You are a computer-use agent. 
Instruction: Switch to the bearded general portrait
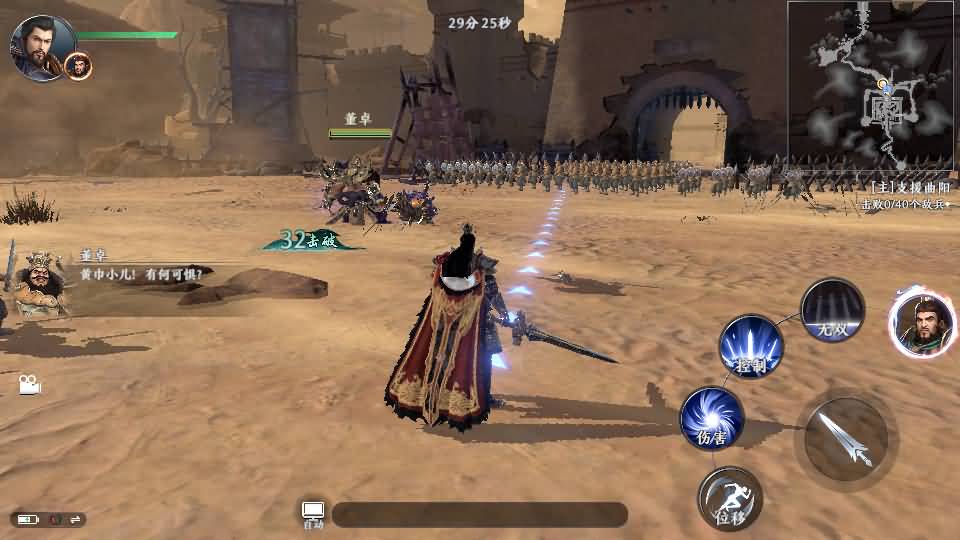tap(922, 322)
